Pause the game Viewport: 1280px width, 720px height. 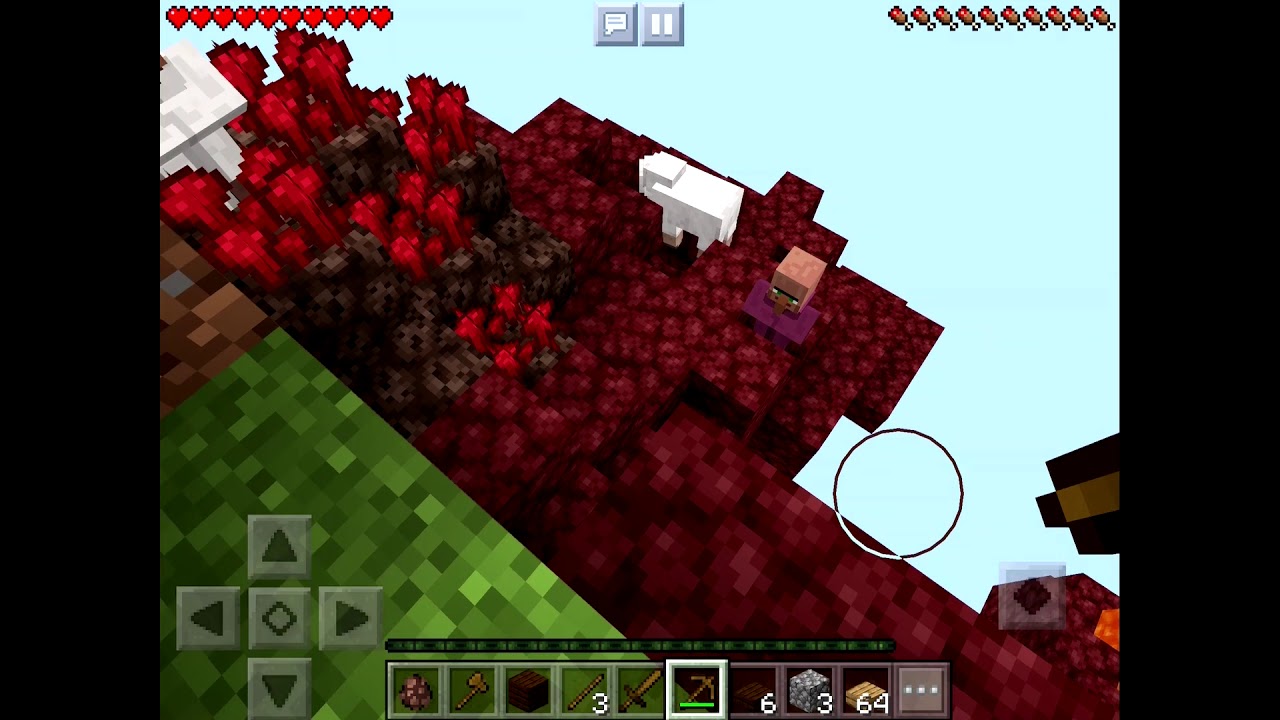(x=661, y=26)
